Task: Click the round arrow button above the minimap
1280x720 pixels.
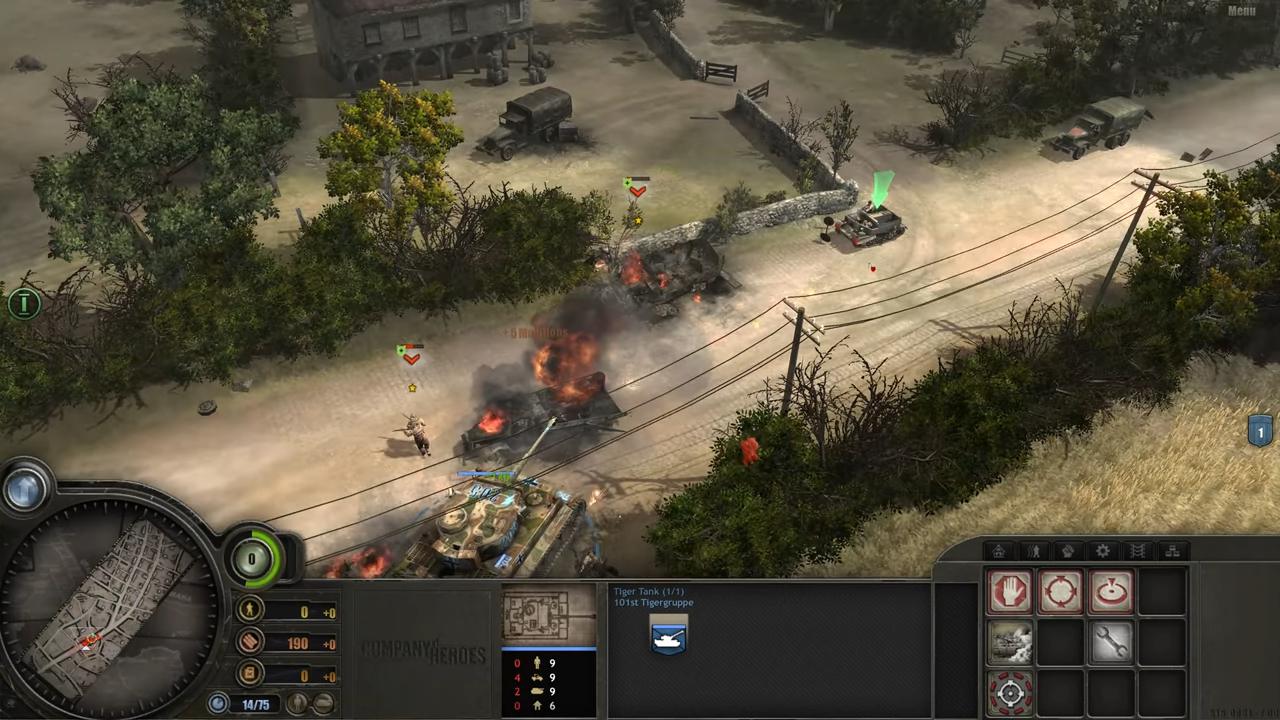Action: [25, 489]
